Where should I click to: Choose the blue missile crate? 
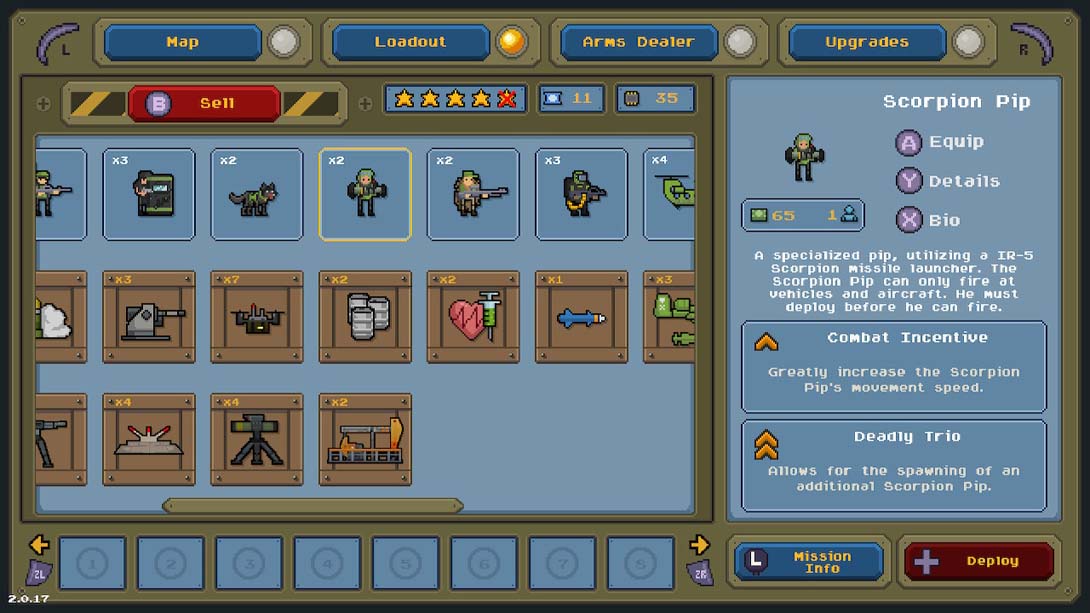tap(581, 317)
